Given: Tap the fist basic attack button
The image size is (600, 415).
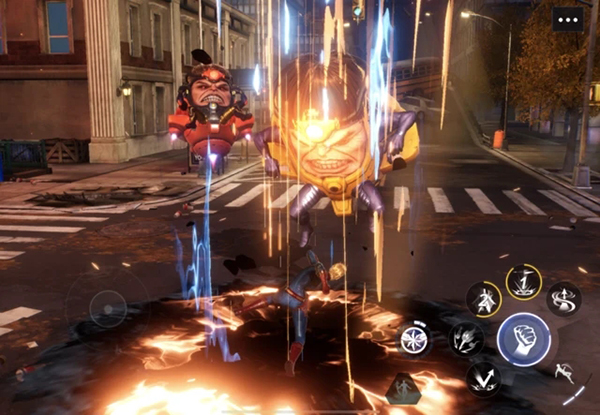Looking at the screenshot, I should point(523,339).
